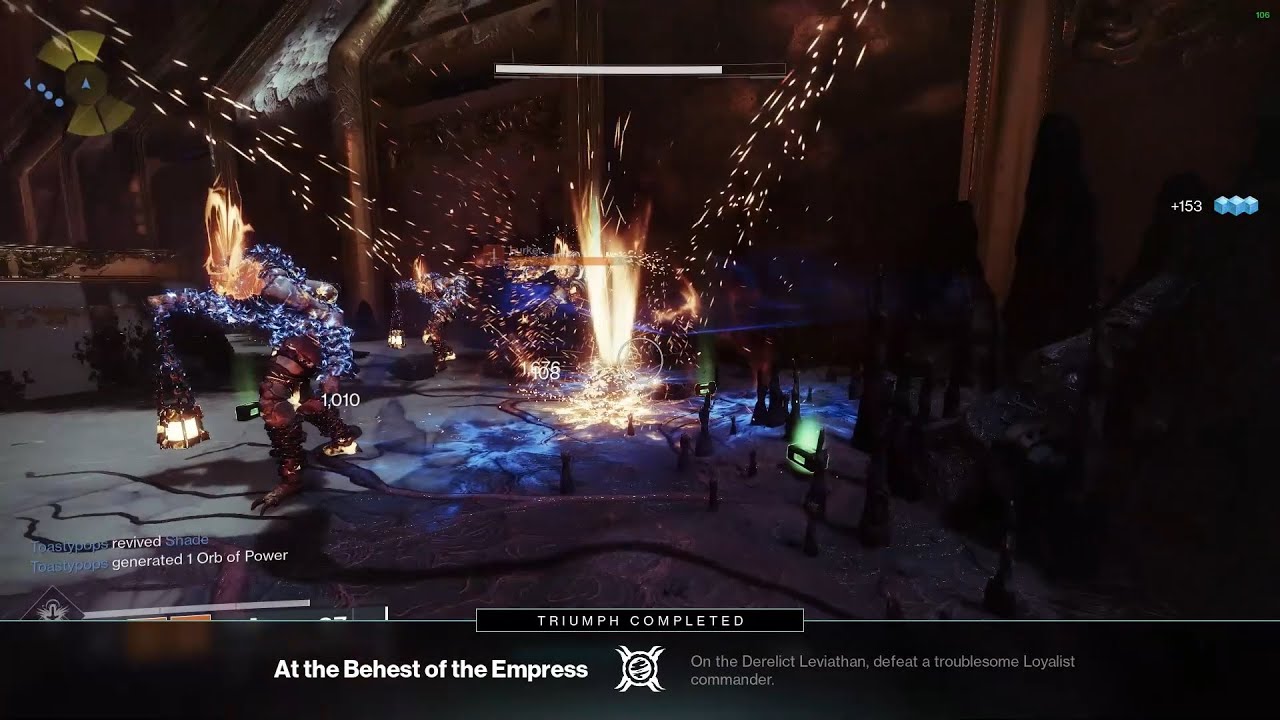The width and height of the screenshot is (1280, 720).
Task: Toggle the fireteam member marker above the Knight
Action: point(492,252)
